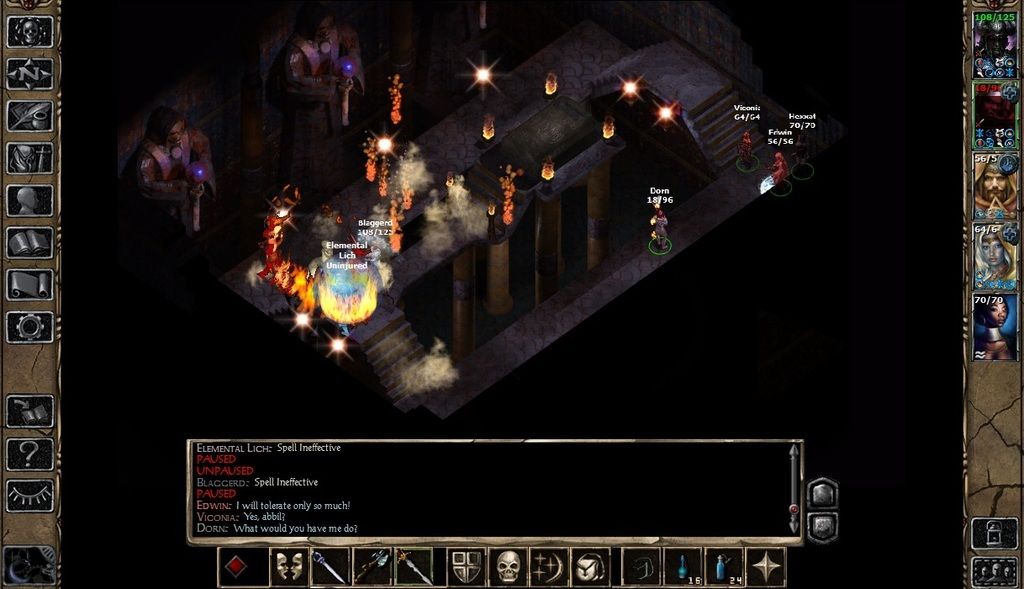Activate the skull turn undead button
Screen dimensions: 1024x589
(x=509, y=567)
